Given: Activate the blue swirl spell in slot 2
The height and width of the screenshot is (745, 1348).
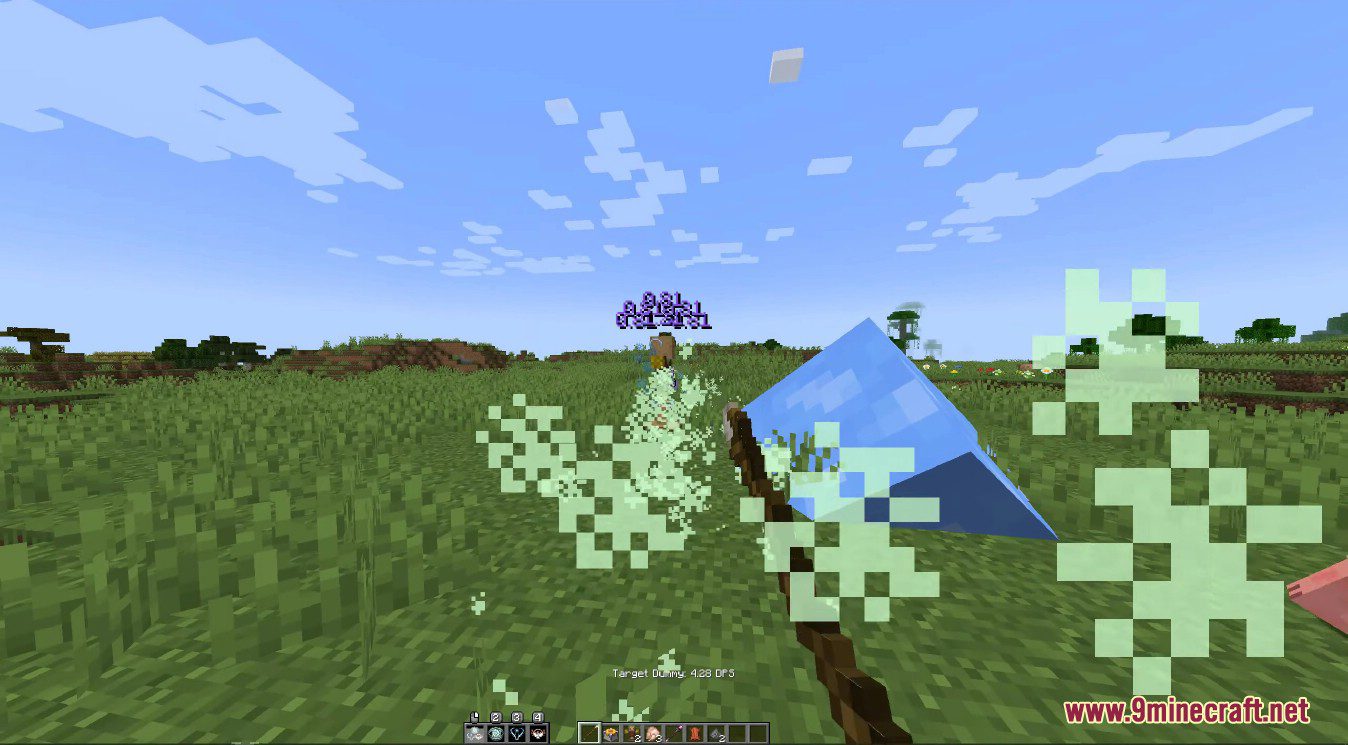Looking at the screenshot, I should 495,733.
